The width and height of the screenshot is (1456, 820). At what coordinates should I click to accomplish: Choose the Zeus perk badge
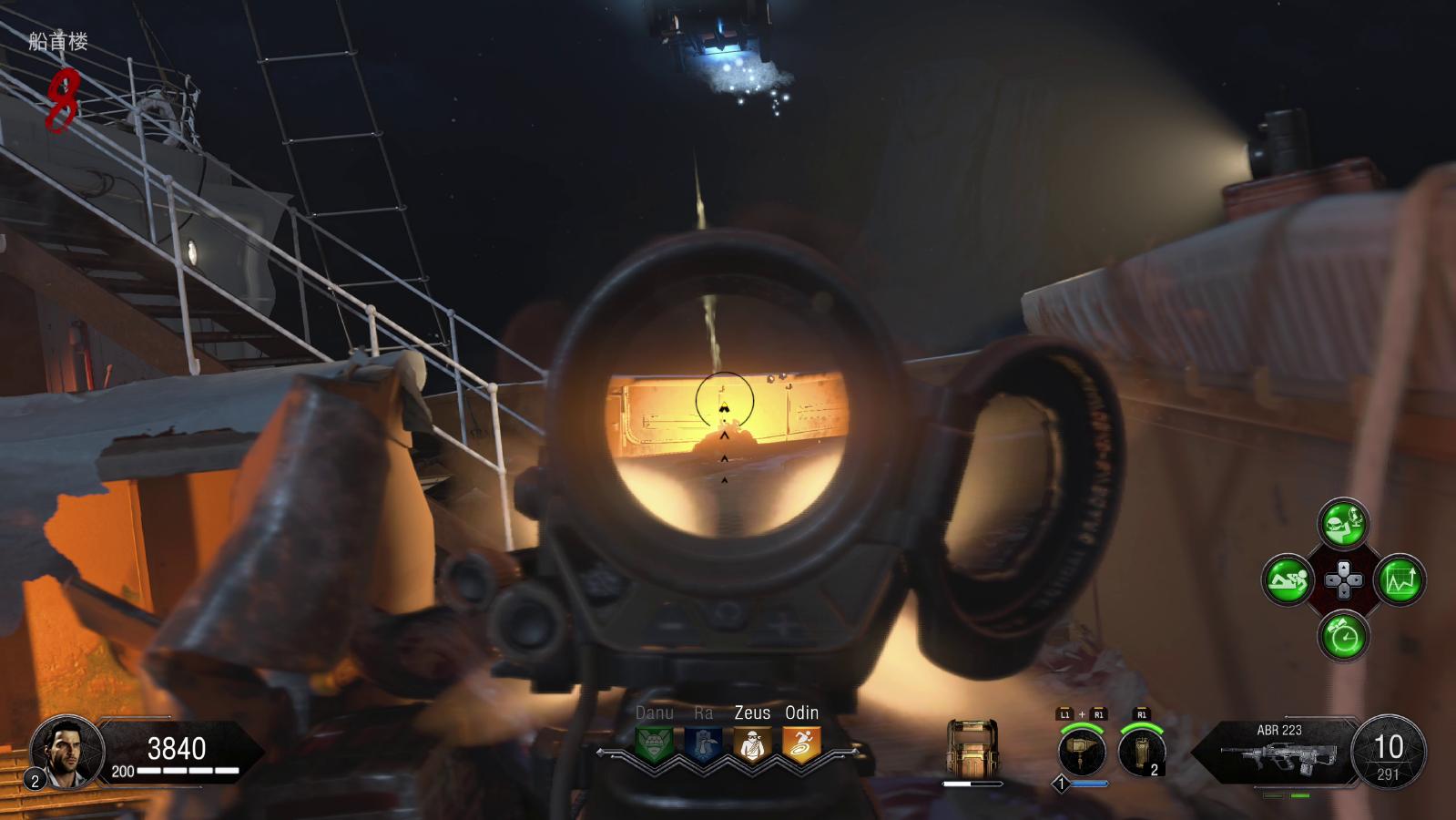(x=752, y=744)
